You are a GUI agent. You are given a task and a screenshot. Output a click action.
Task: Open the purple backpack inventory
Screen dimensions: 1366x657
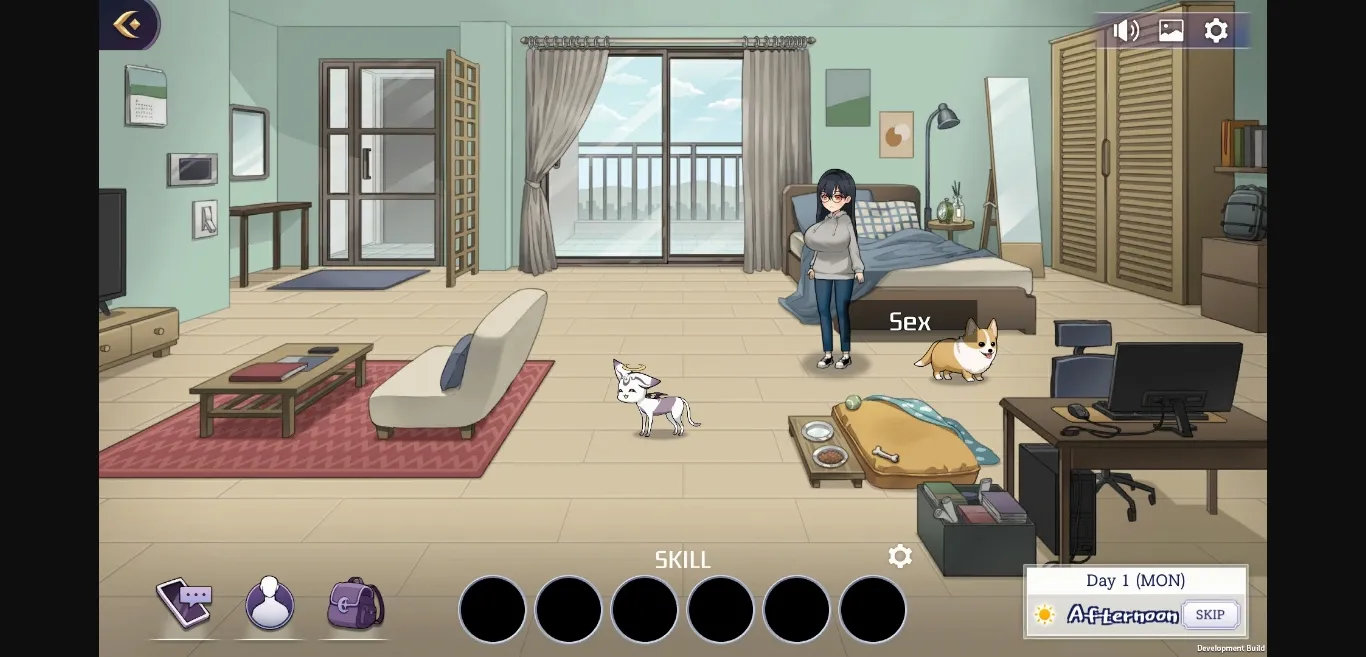[355, 603]
